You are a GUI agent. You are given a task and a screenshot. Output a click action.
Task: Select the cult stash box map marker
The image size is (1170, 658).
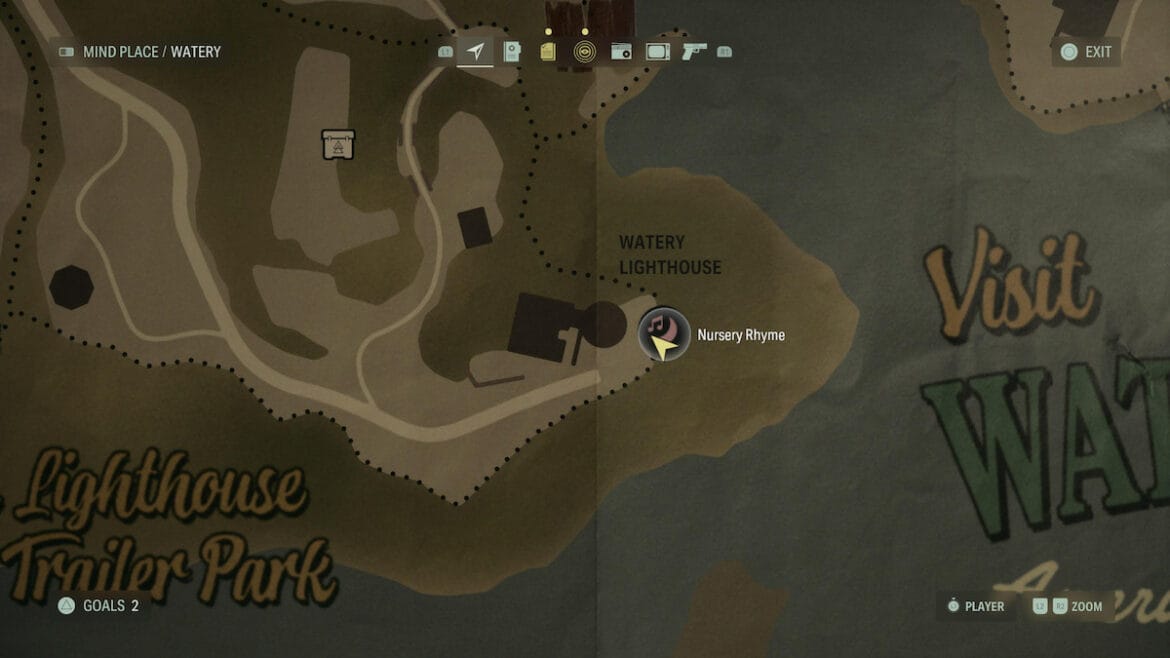pos(338,144)
